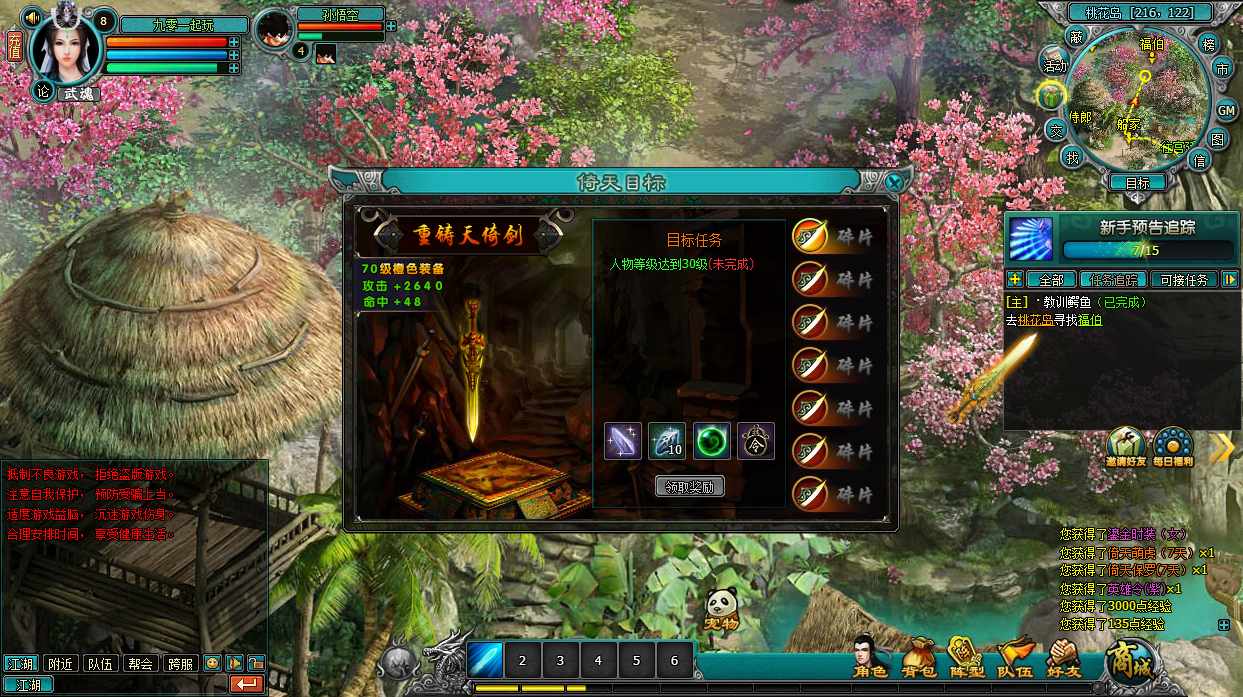Open the 阵型 formation menu

click(x=965, y=657)
